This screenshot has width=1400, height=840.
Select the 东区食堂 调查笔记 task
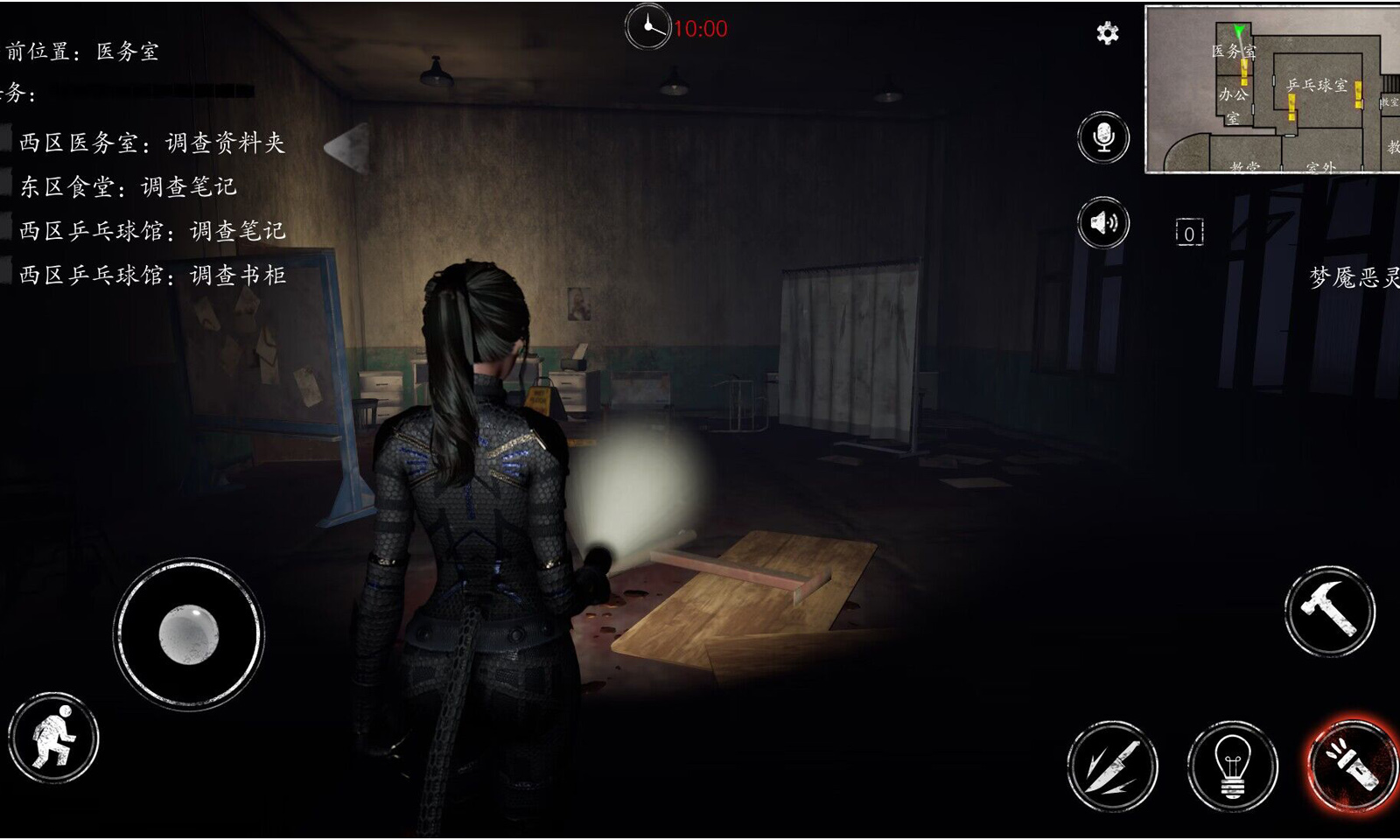[128, 186]
